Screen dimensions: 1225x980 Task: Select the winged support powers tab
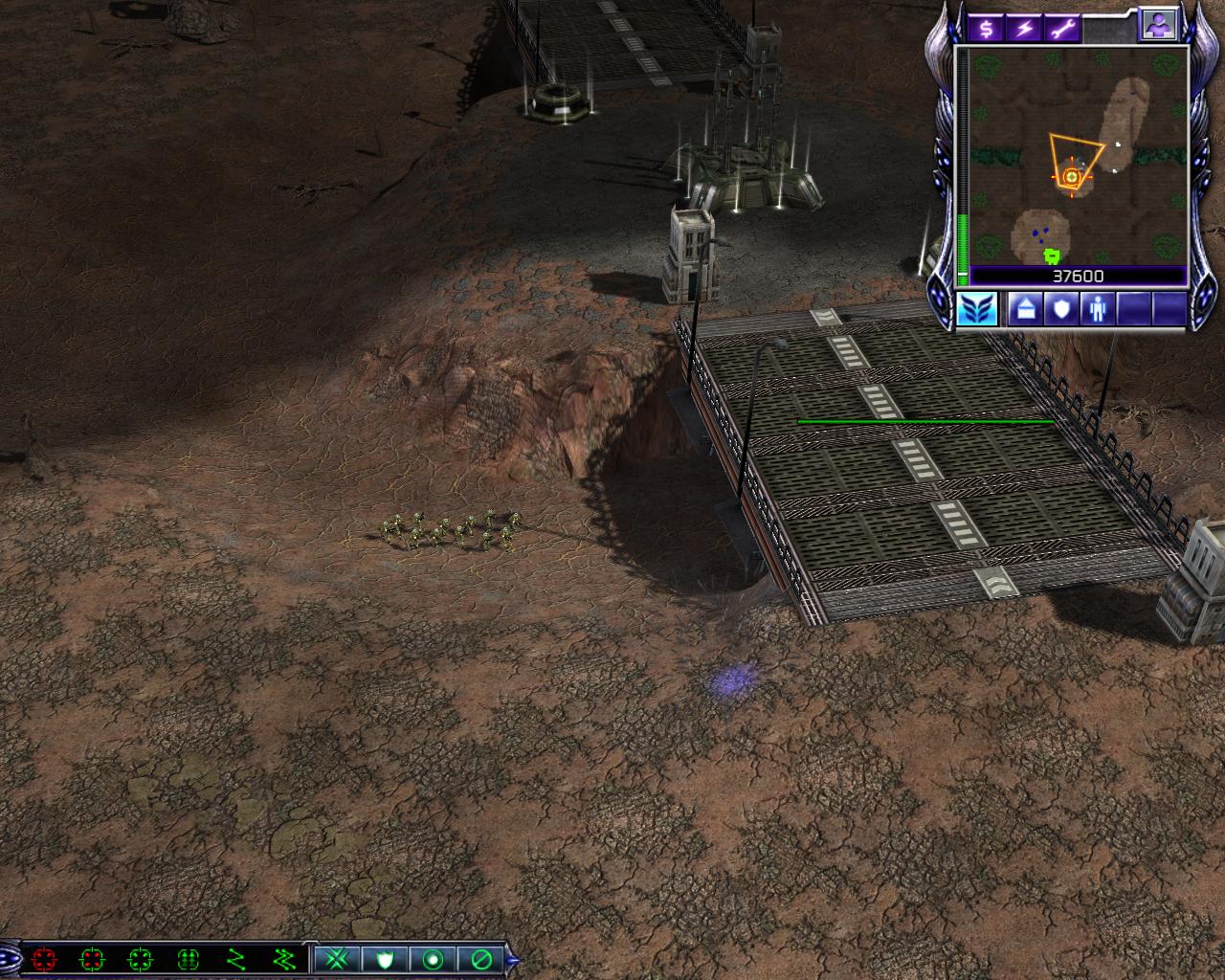coord(977,310)
